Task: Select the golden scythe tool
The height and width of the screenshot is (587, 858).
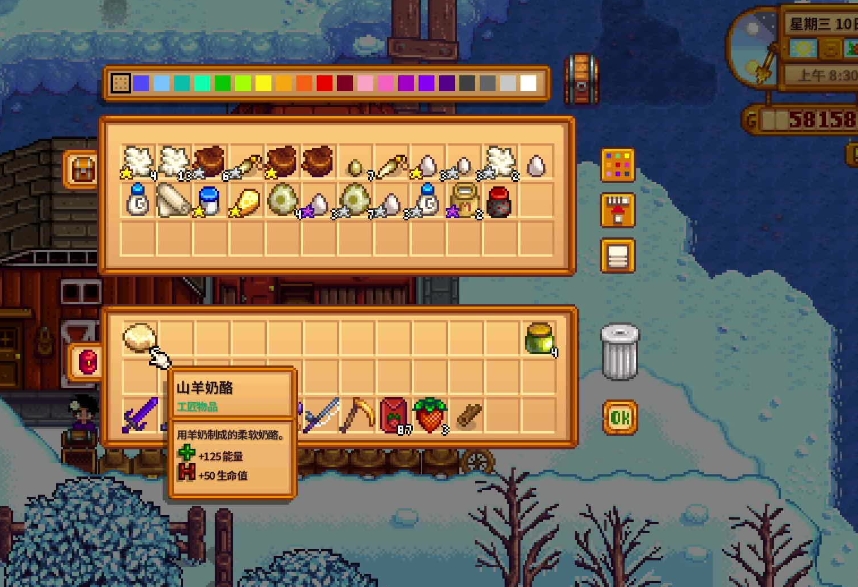Action: (356, 415)
